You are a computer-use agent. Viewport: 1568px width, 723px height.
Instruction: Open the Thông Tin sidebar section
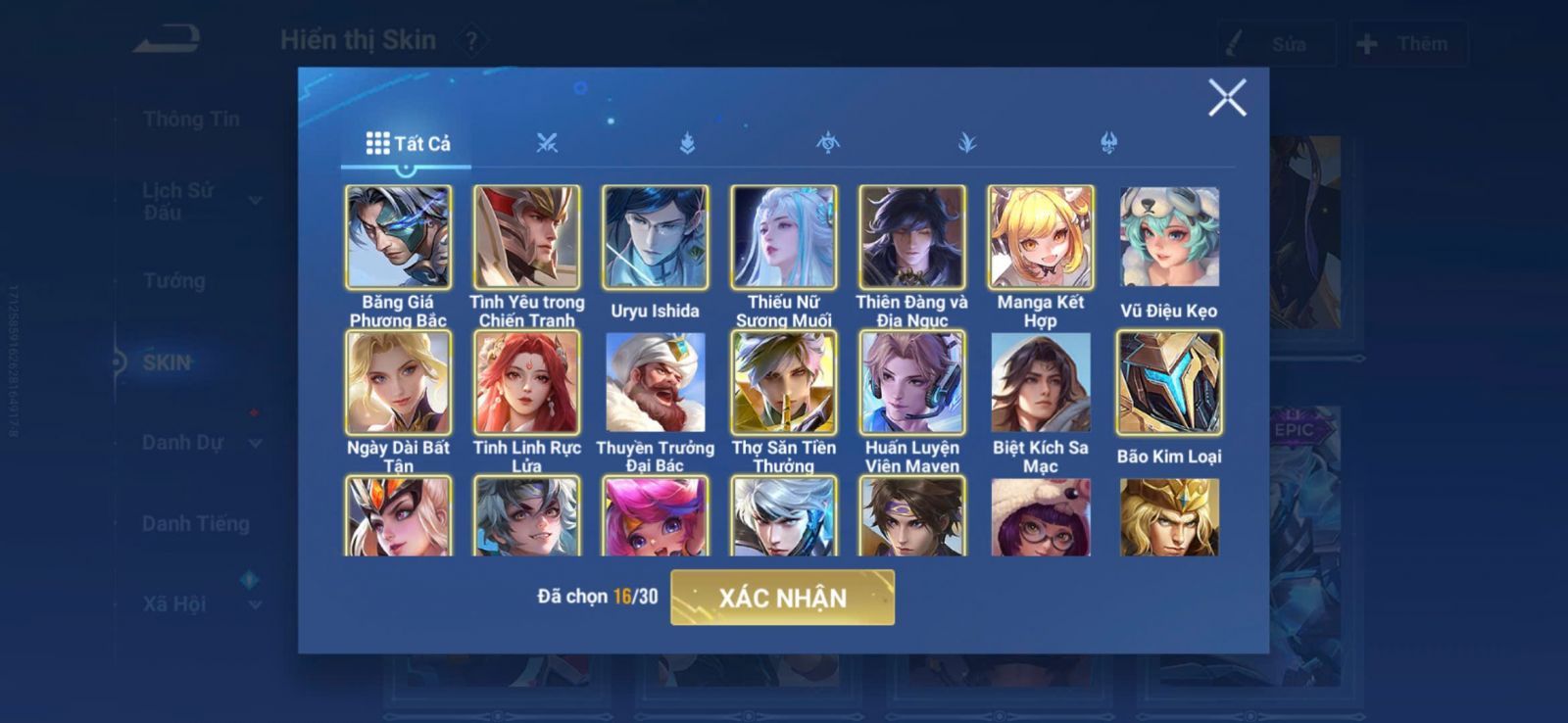(191, 120)
